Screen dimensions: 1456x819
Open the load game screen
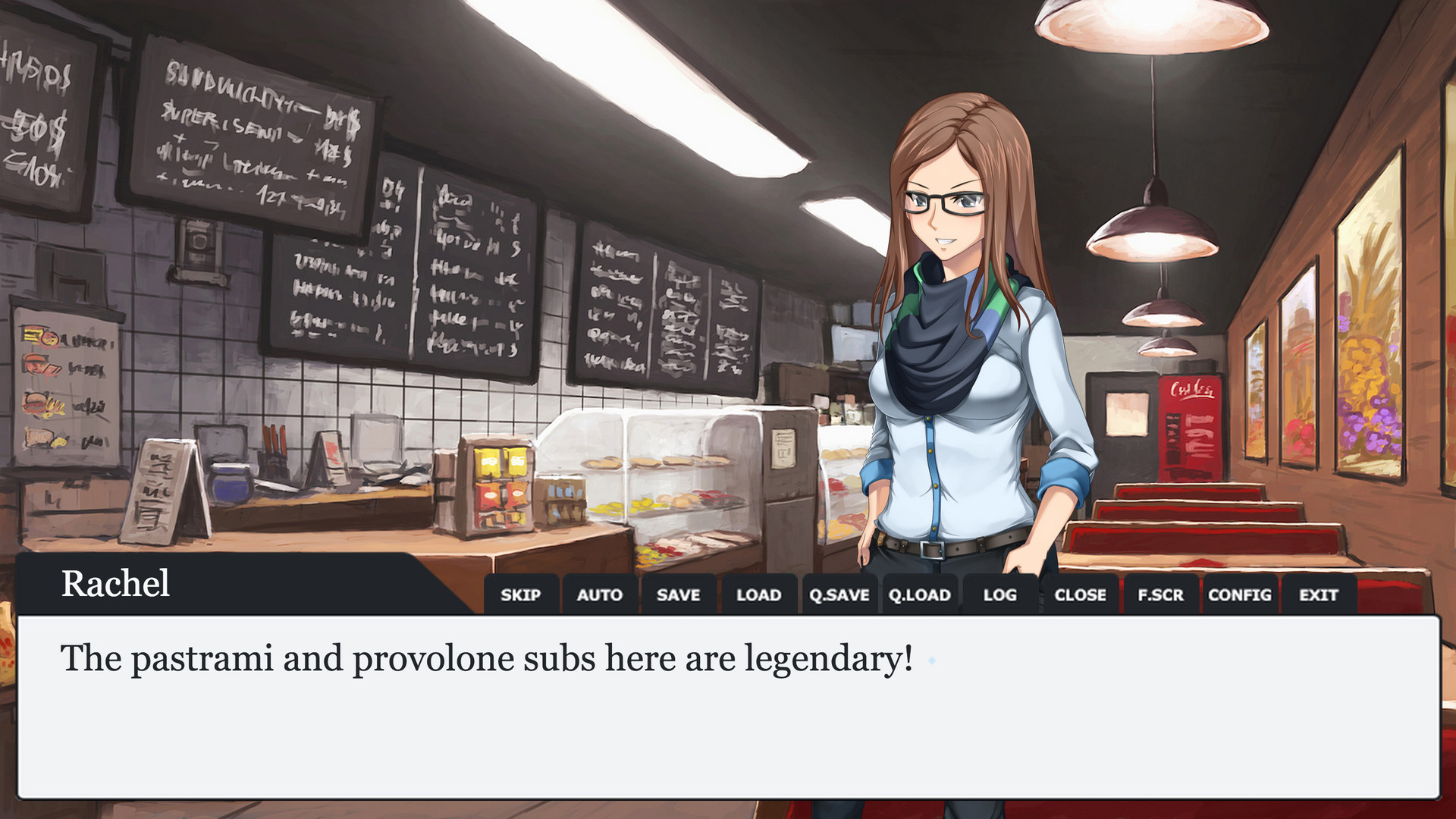click(x=758, y=595)
